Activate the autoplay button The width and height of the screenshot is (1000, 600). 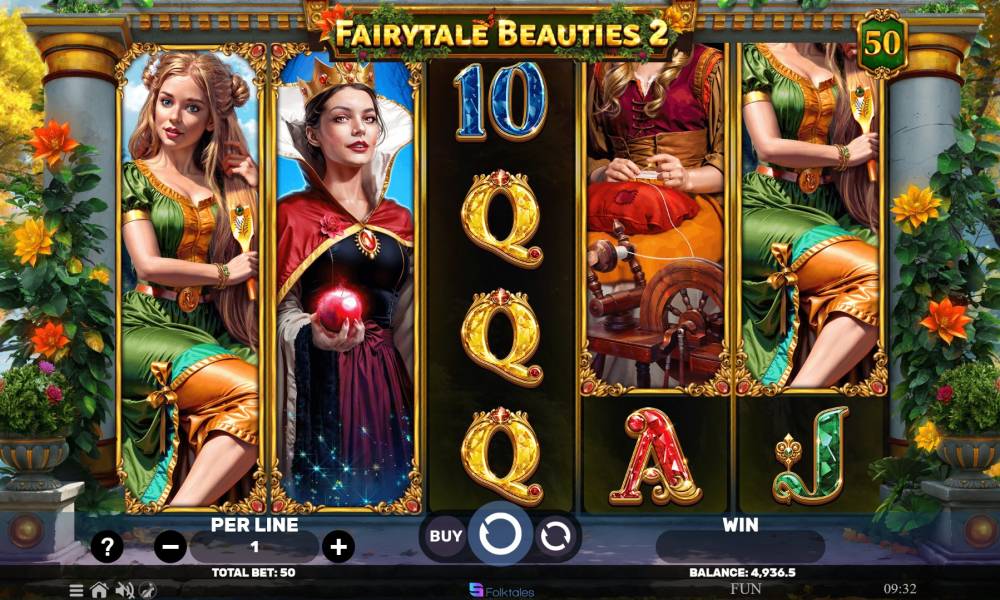coord(554,537)
